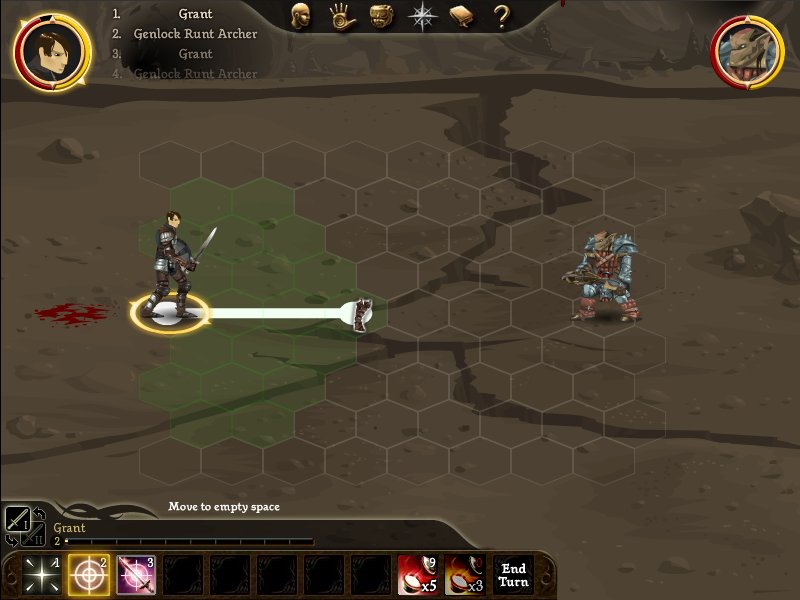
Task: Open the question mark help icon
Action: [501, 16]
